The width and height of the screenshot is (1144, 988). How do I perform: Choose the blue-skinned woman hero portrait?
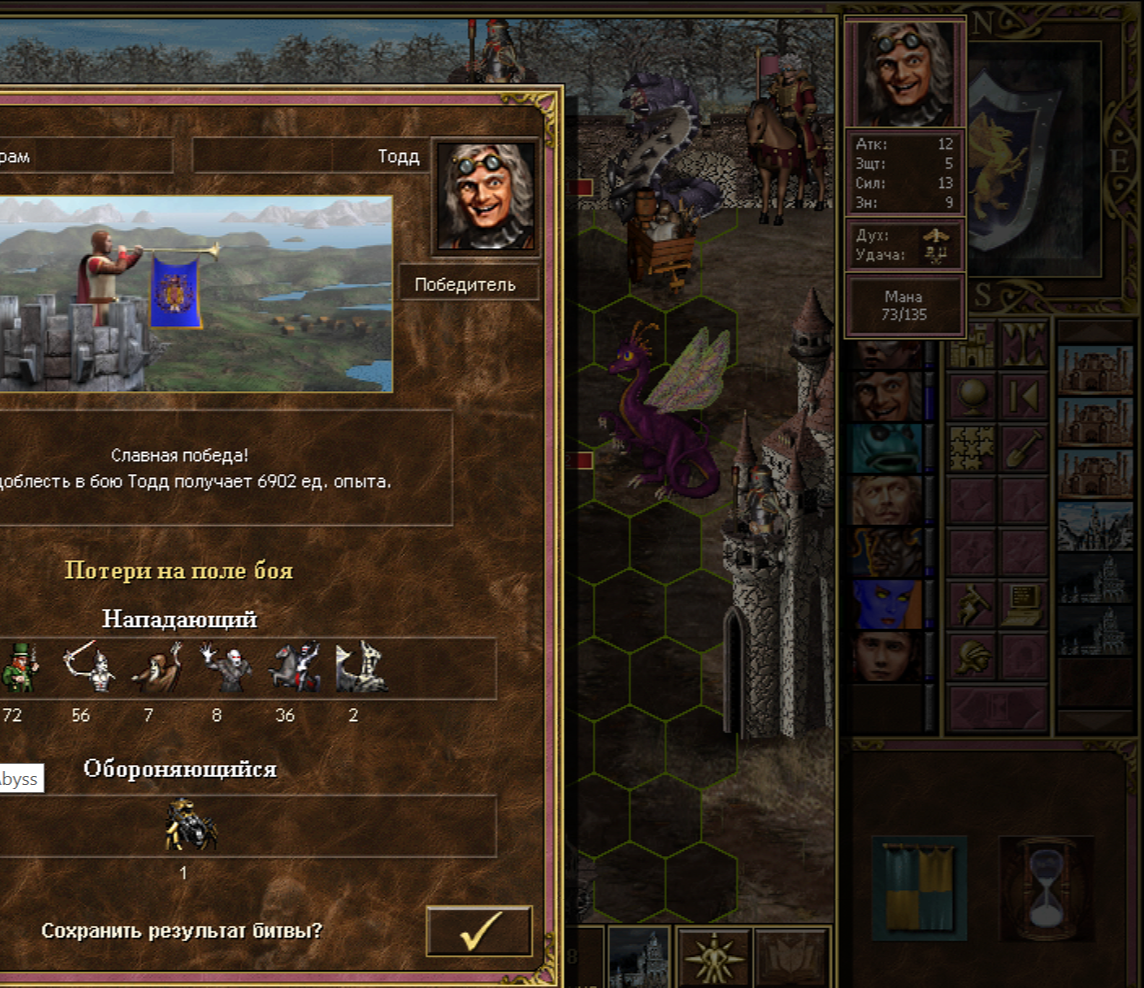[886, 604]
